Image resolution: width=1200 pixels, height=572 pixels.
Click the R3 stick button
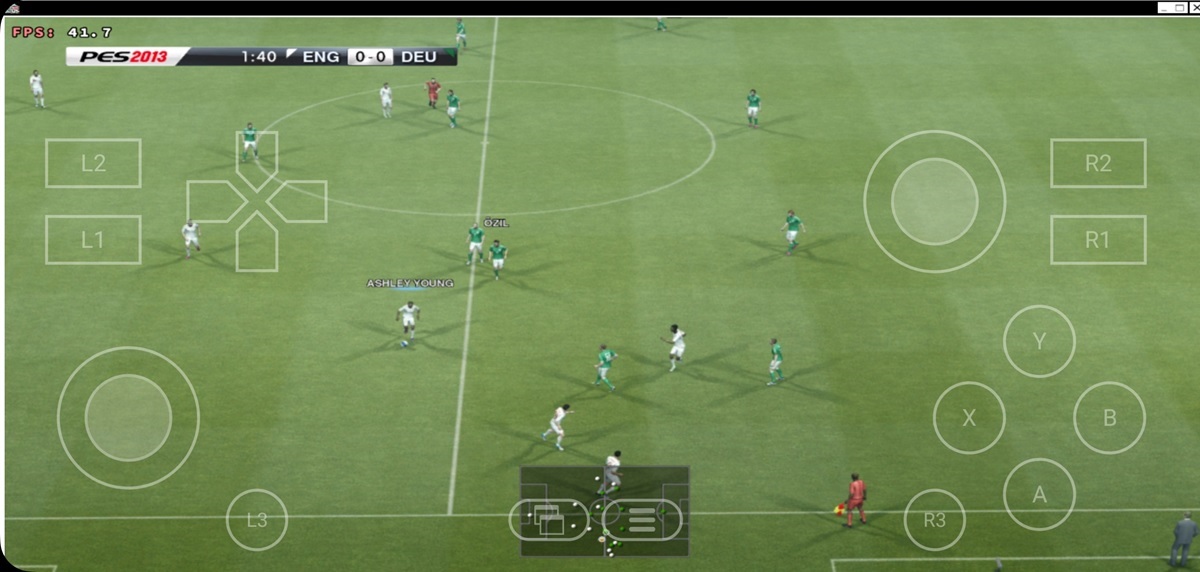[935, 520]
